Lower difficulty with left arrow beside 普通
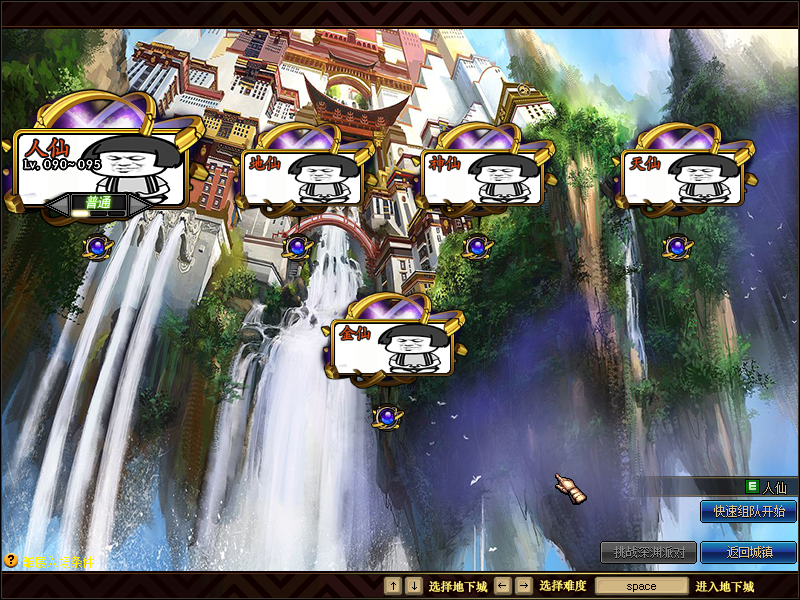This screenshot has height=600, width=800. [57, 203]
